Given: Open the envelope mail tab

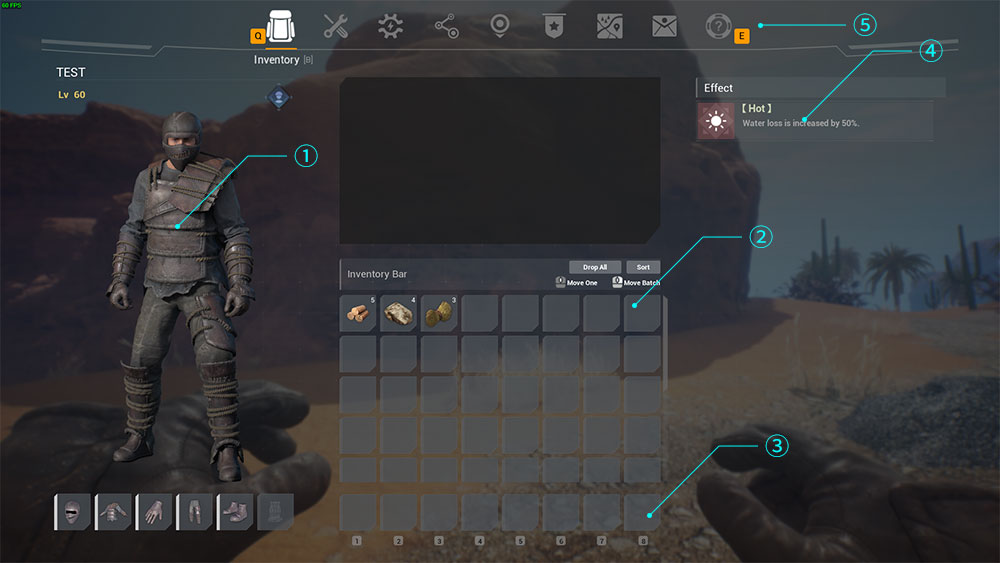Looking at the screenshot, I should coord(664,27).
